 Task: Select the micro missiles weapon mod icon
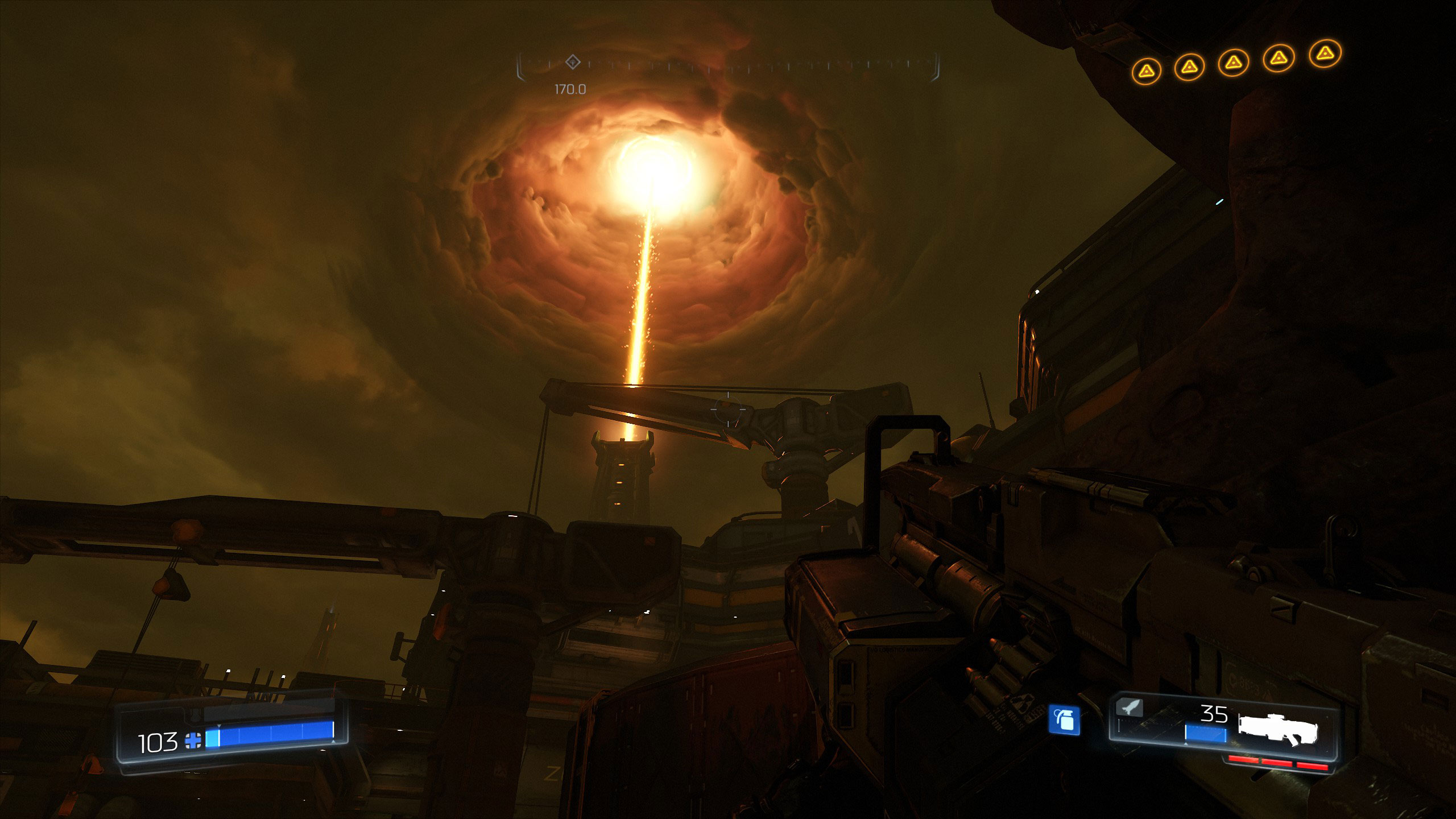coord(1128,708)
